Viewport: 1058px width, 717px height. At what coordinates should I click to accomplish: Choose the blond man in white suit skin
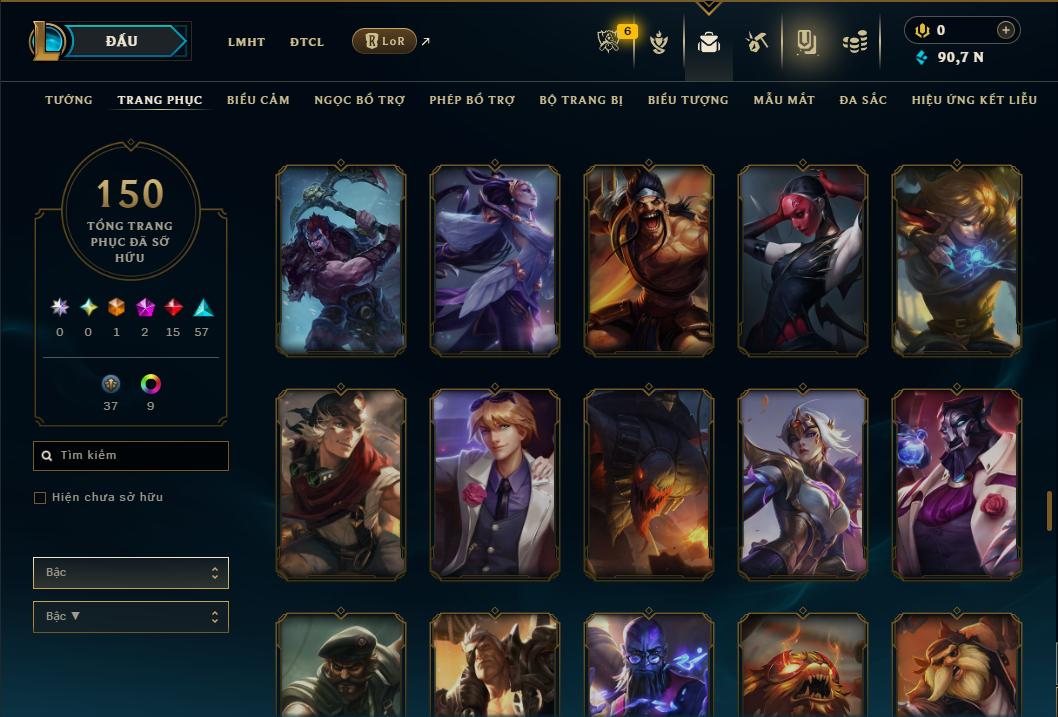coord(495,484)
